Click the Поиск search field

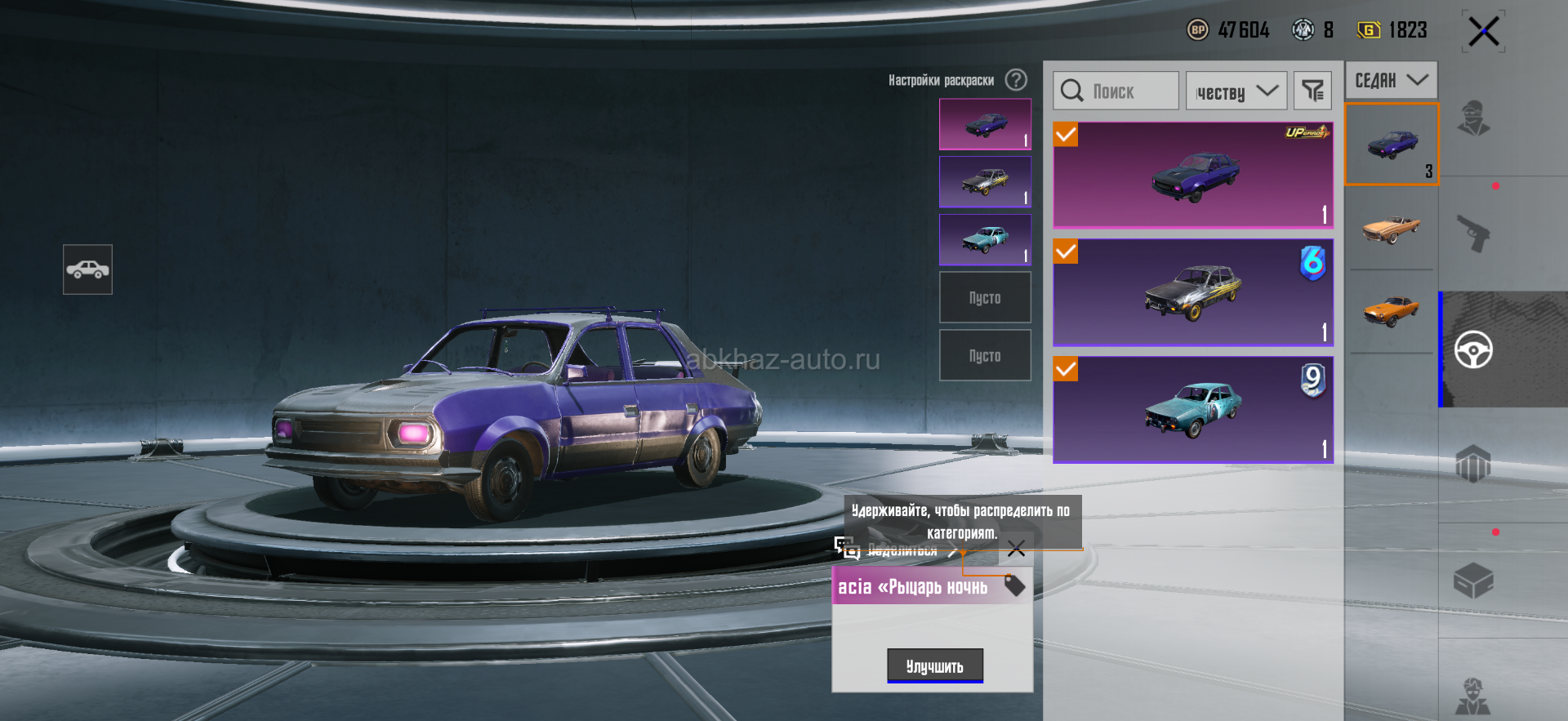1116,91
